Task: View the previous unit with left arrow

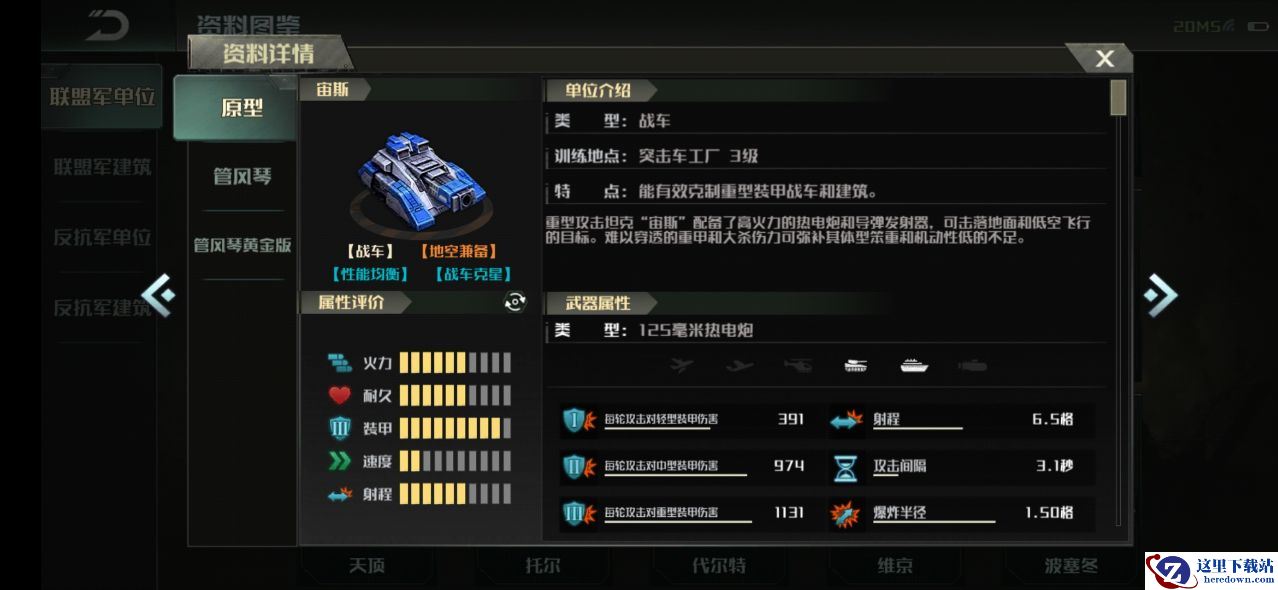Action: pyautogui.click(x=159, y=295)
